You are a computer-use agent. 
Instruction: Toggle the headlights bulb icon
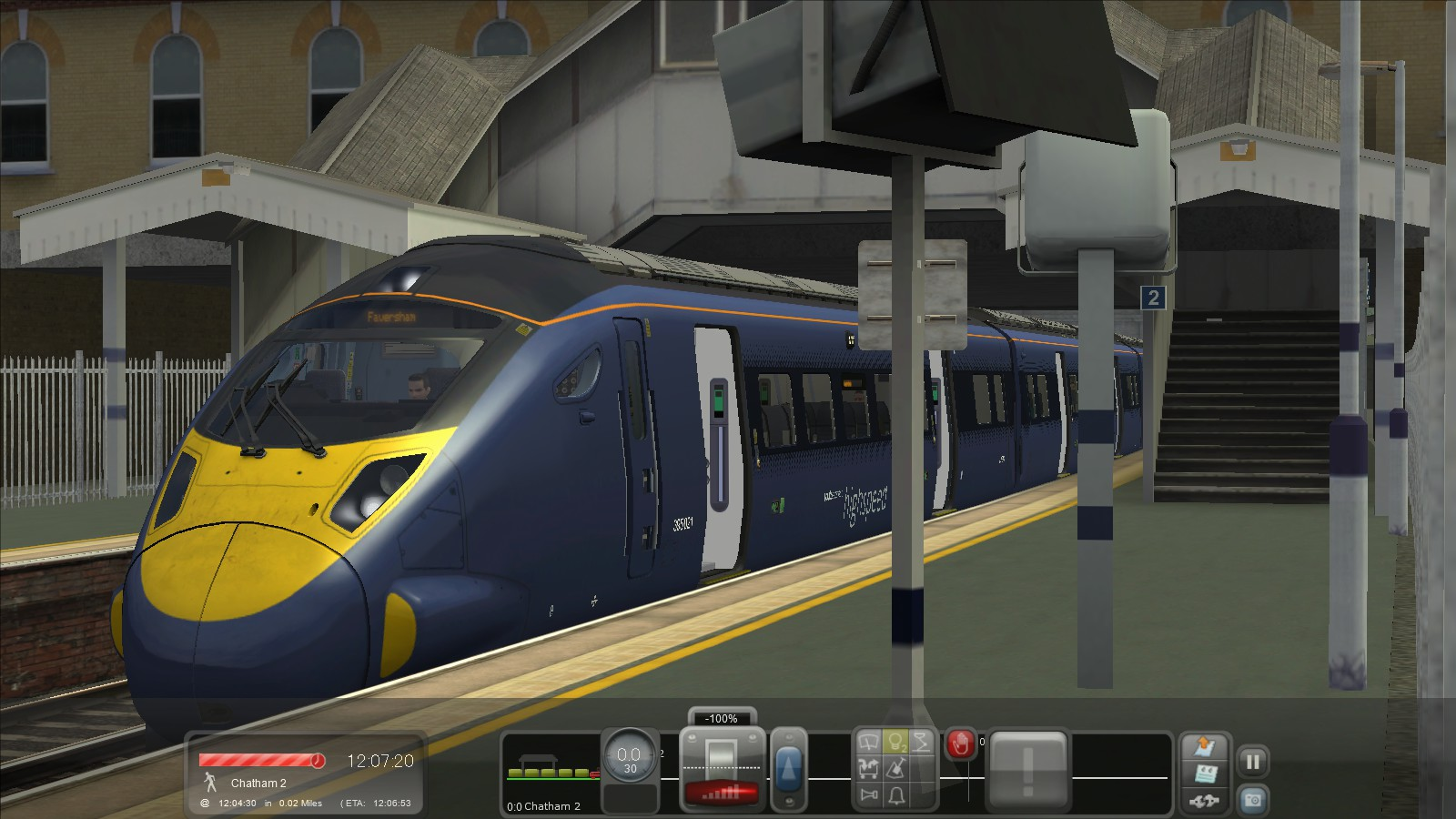coord(896,743)
